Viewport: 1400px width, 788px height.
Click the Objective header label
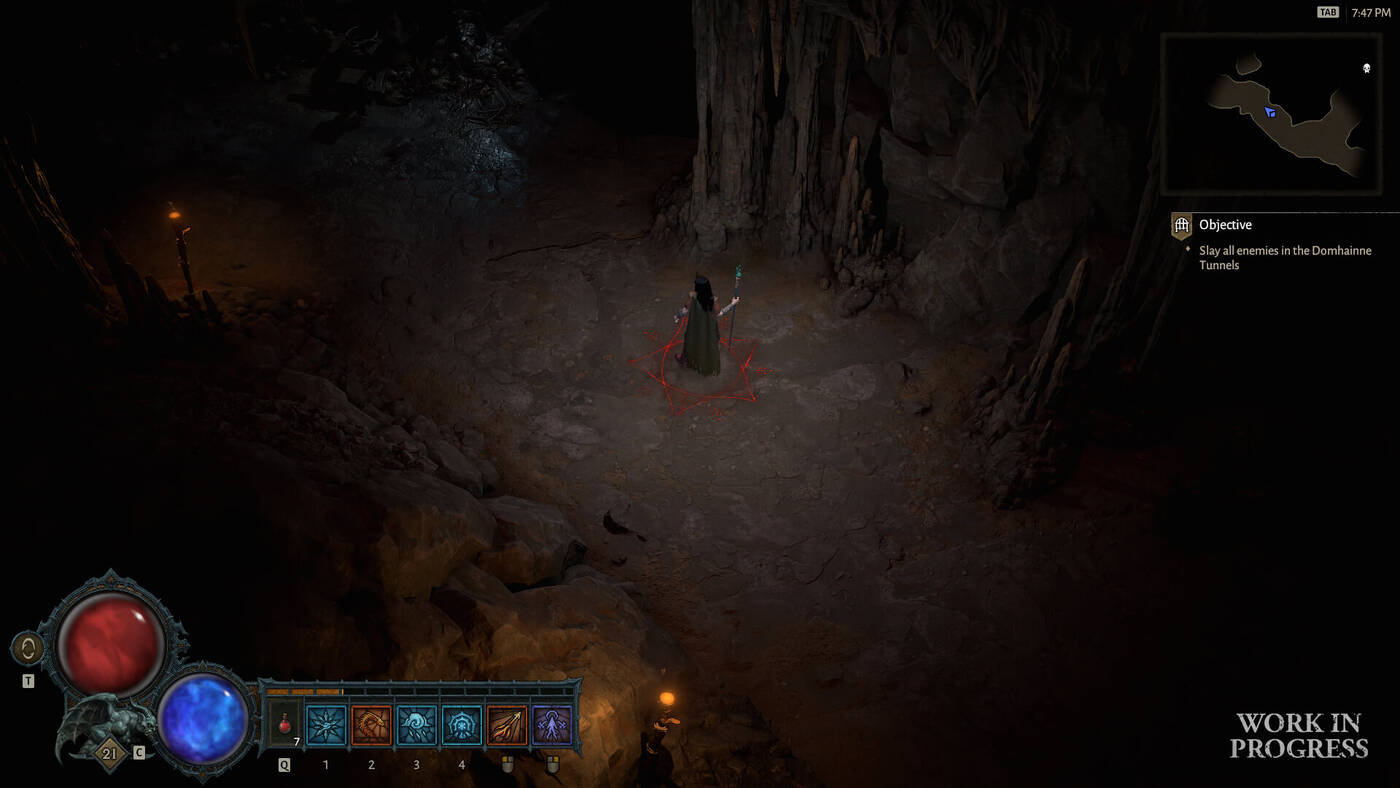pos(1225,224)
